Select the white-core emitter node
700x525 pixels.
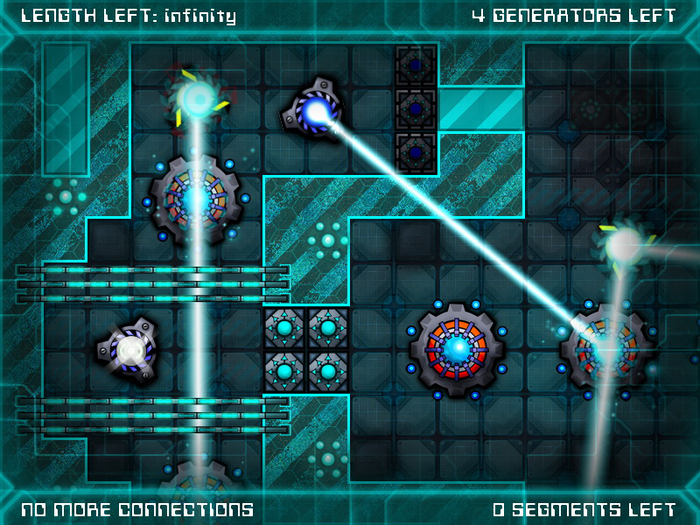[129, 350]
